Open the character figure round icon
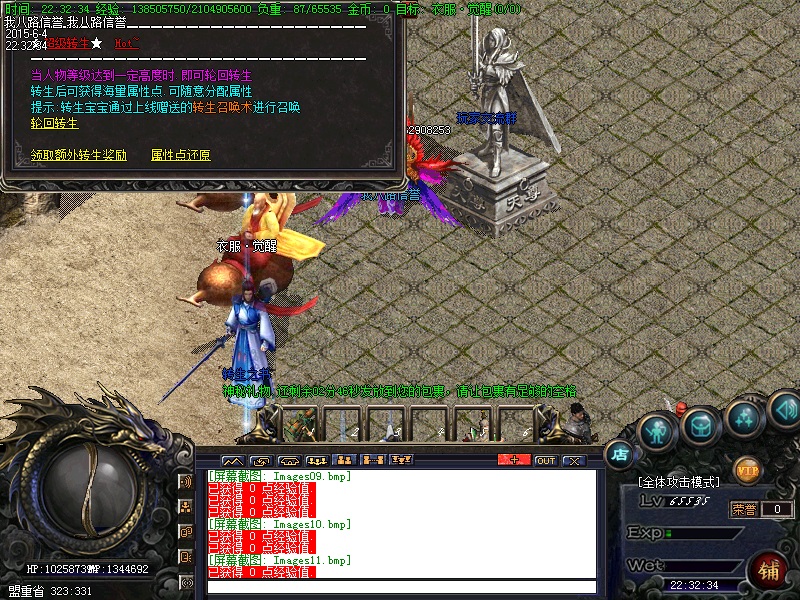 (x=657, y=429)
